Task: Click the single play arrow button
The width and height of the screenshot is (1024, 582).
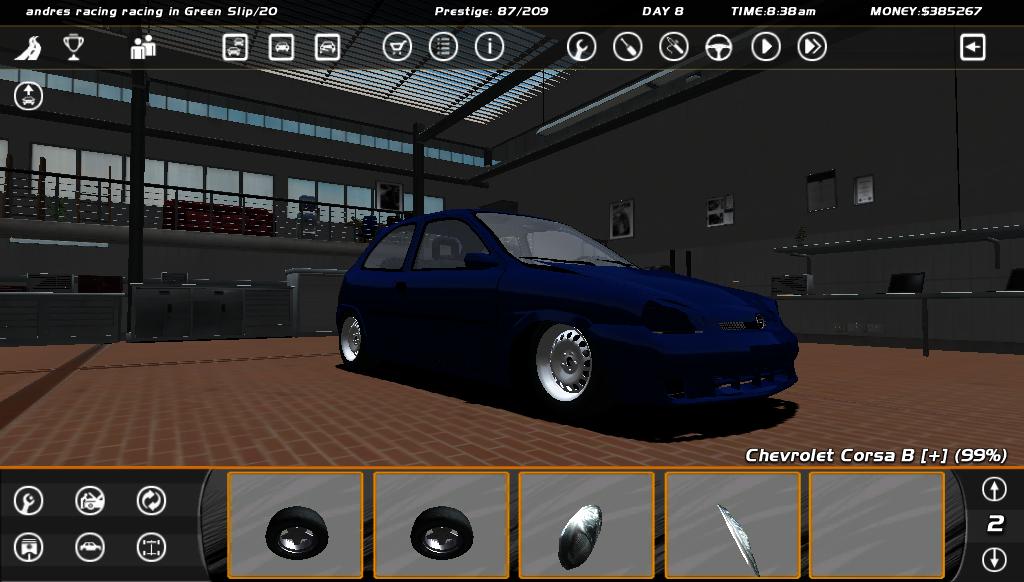Action: pos(766,47)
